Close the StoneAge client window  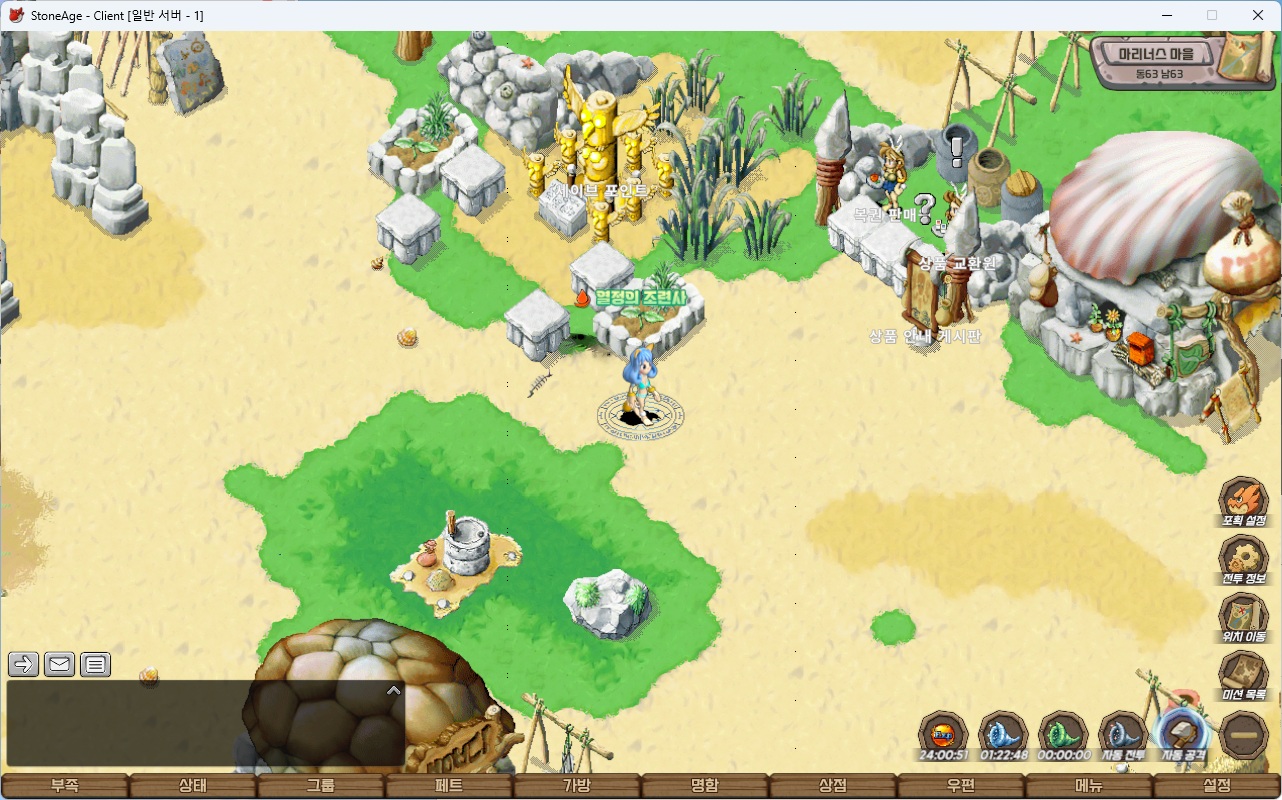[1258, 15]
